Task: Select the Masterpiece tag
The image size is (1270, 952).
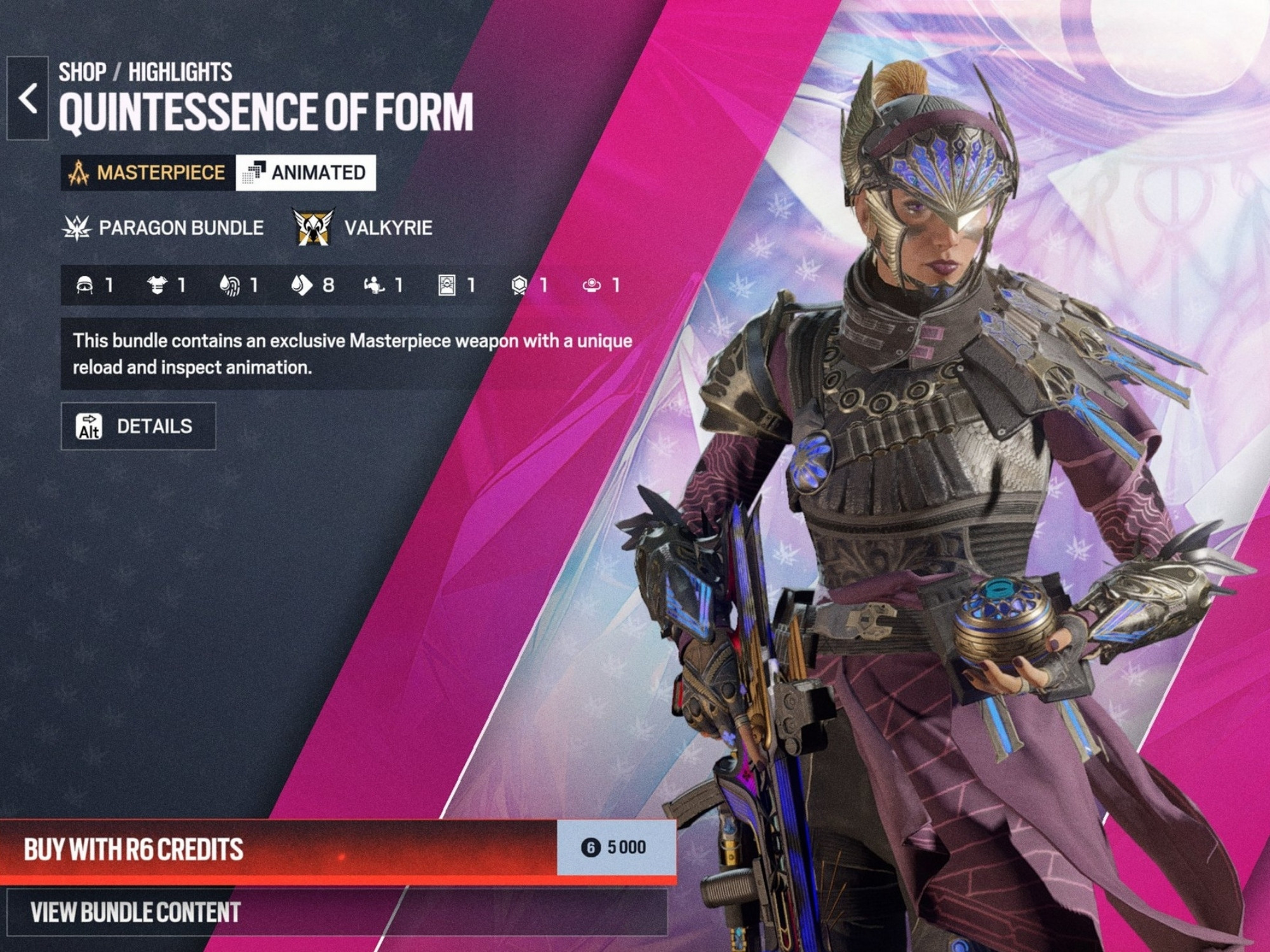Action: pyautogui.click(x=148, y=173)
